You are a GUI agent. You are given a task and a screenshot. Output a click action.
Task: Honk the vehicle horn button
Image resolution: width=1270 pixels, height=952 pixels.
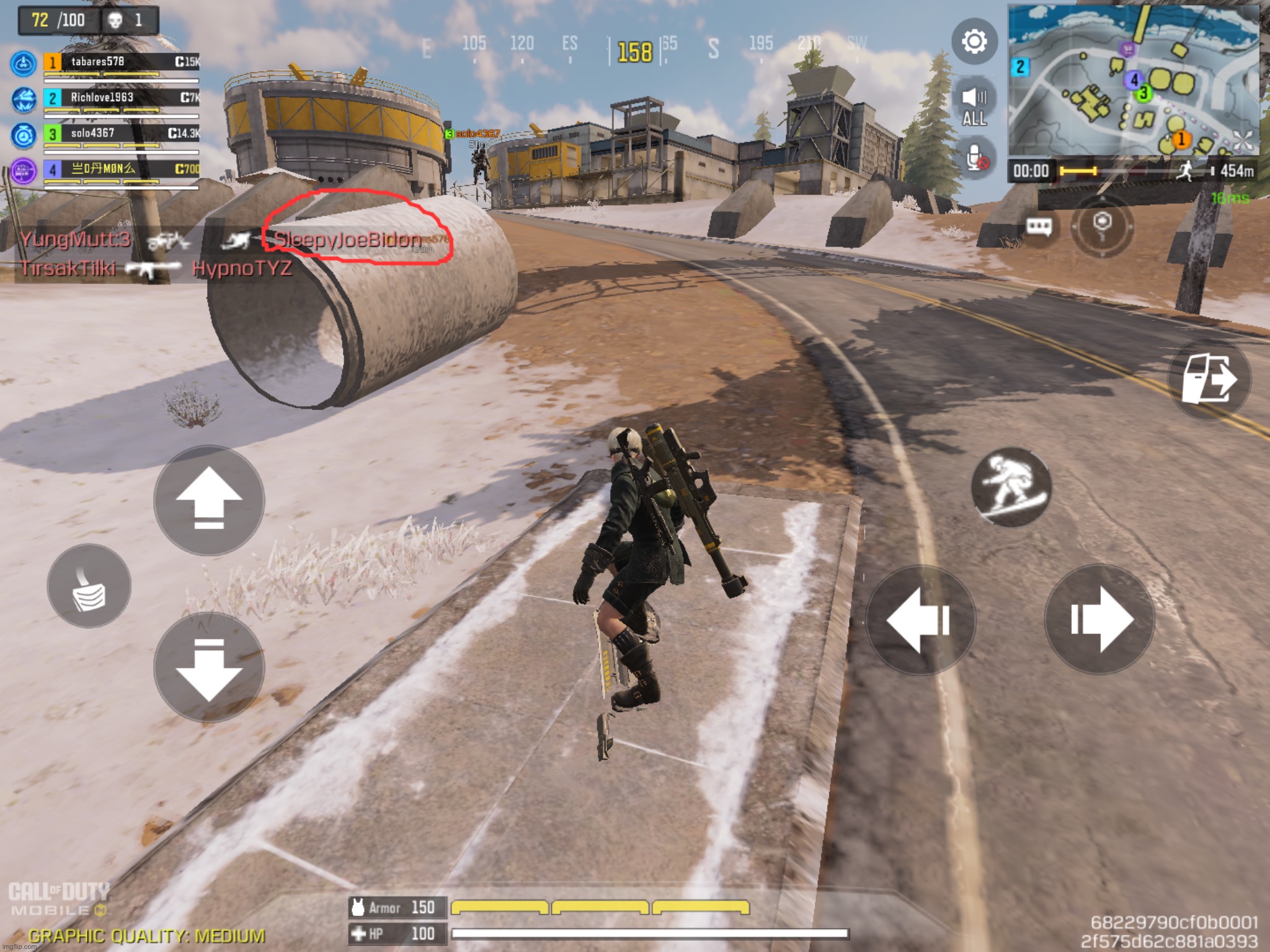coord(89,586)
